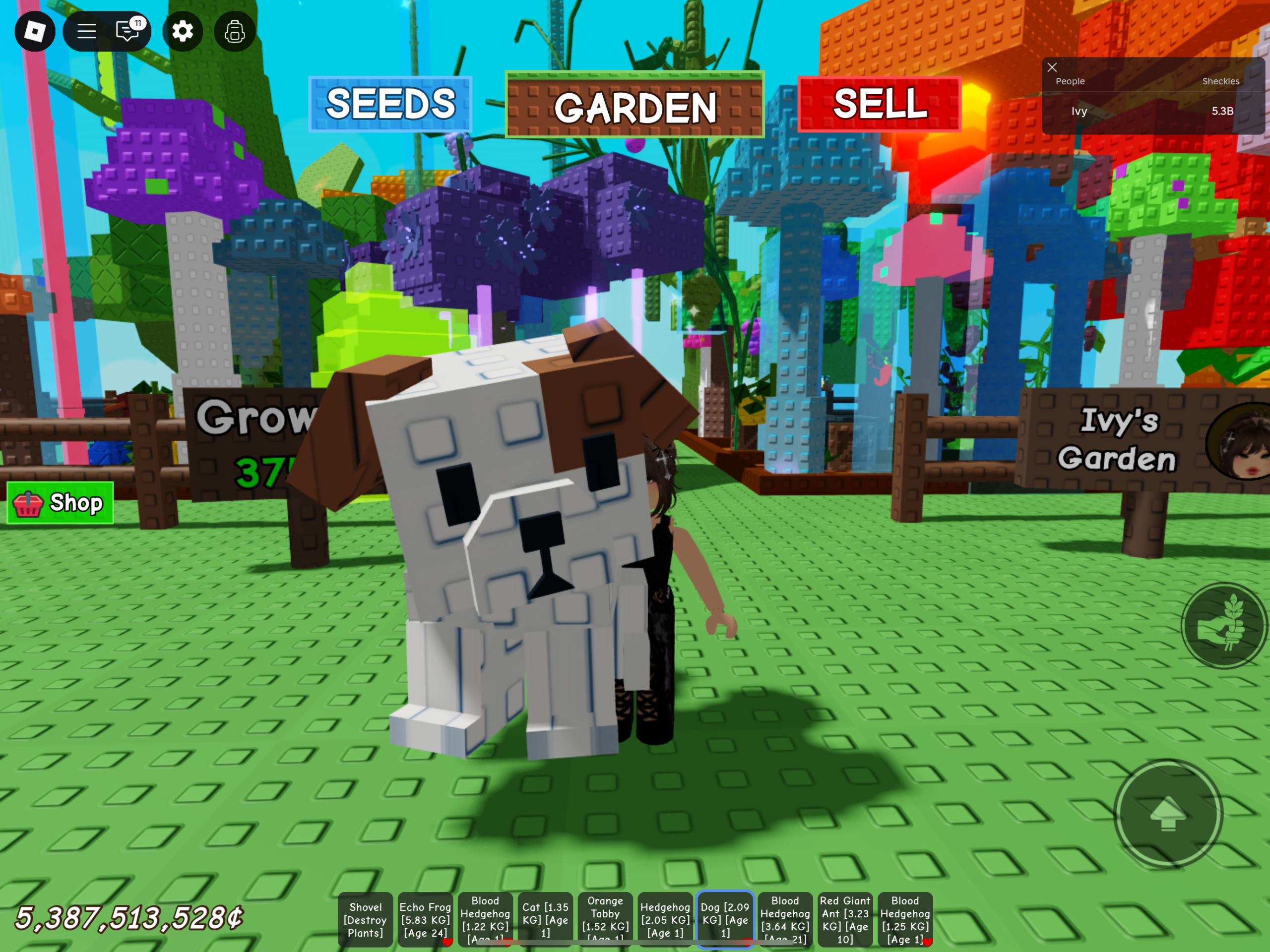Equip the Blood Hedgehog [3.64 KG]
Viewport: 1270px width, 952px height.
tap(785, 920)
